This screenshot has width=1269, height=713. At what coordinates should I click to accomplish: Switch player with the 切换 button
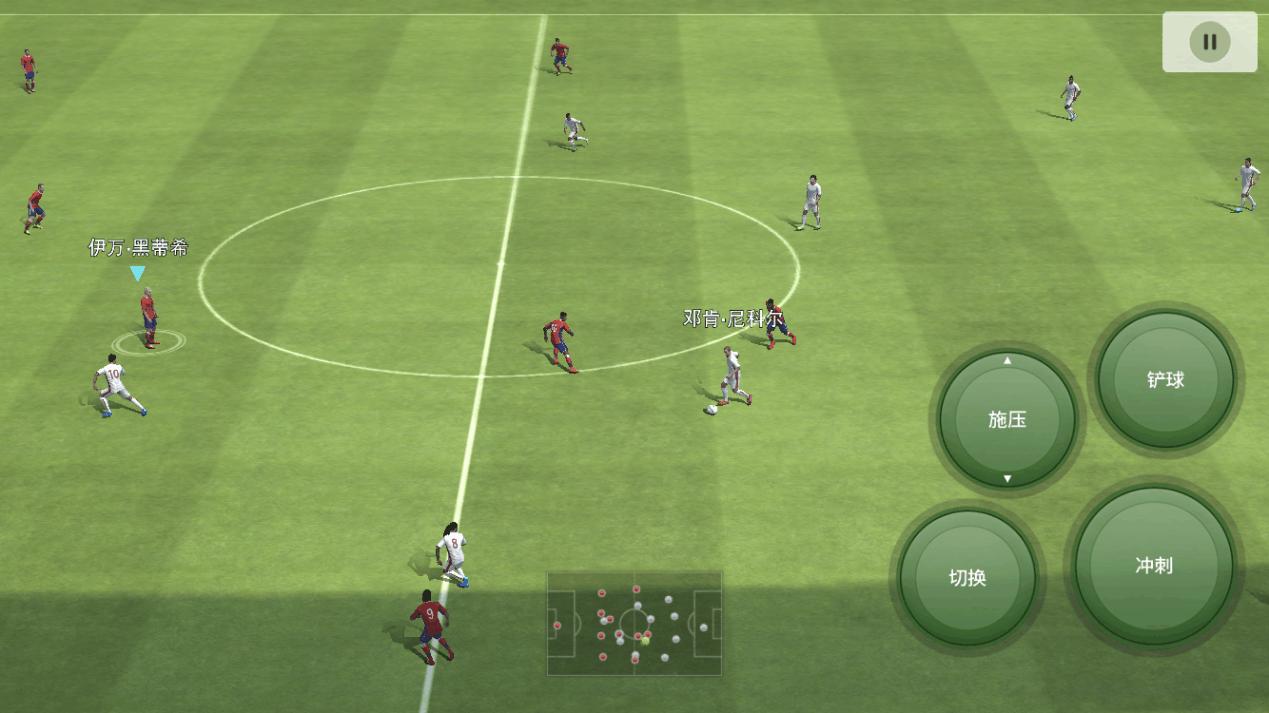point(967,577)
